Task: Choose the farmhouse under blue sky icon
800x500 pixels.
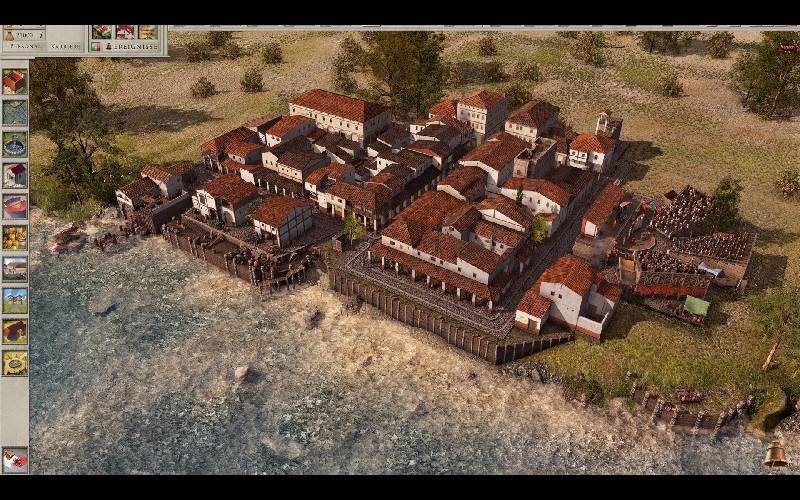Action: tap(14, 300)
